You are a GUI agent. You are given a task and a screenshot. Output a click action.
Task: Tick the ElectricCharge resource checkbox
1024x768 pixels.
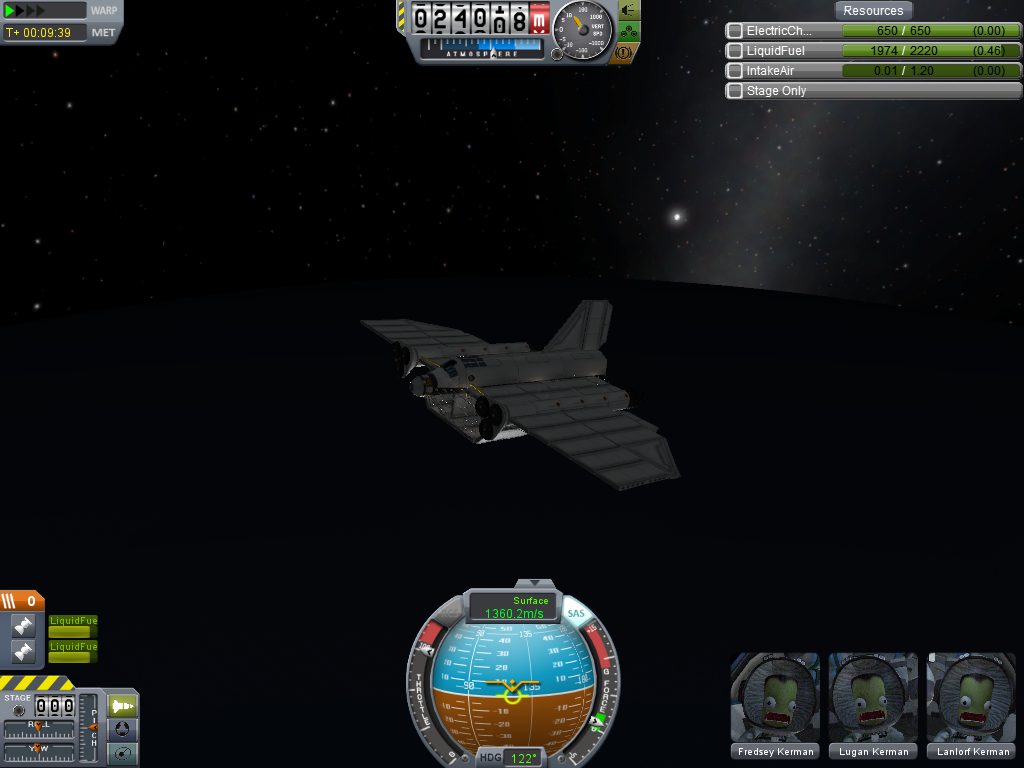pos(735,31)
